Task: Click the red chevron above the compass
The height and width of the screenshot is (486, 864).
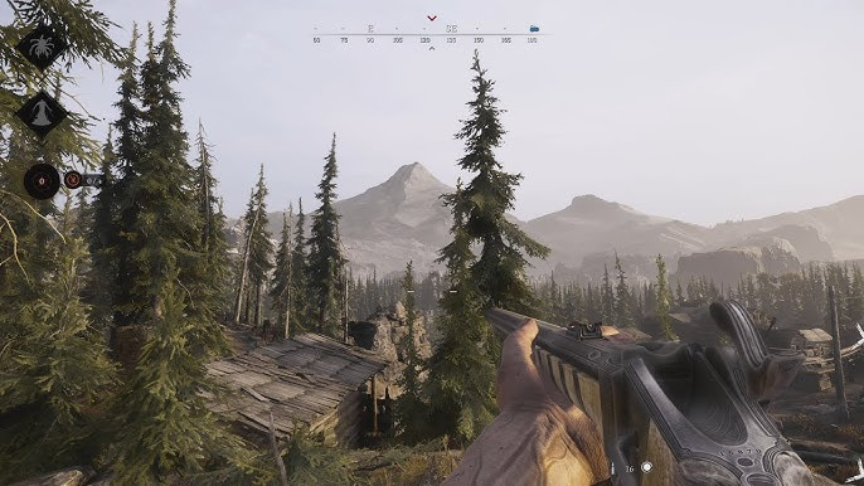Action: pos(431,18)
